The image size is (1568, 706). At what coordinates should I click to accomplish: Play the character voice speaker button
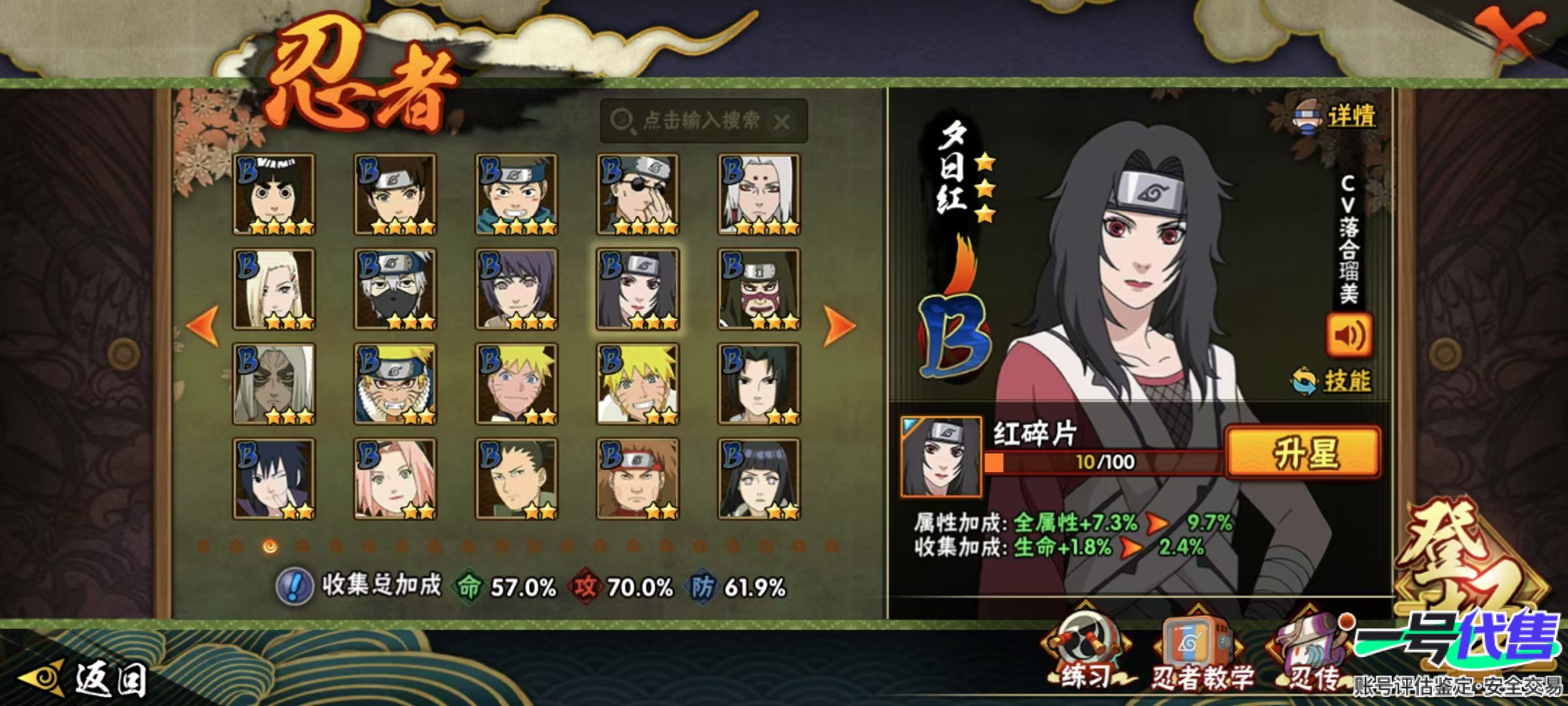tap(1348, 335)
